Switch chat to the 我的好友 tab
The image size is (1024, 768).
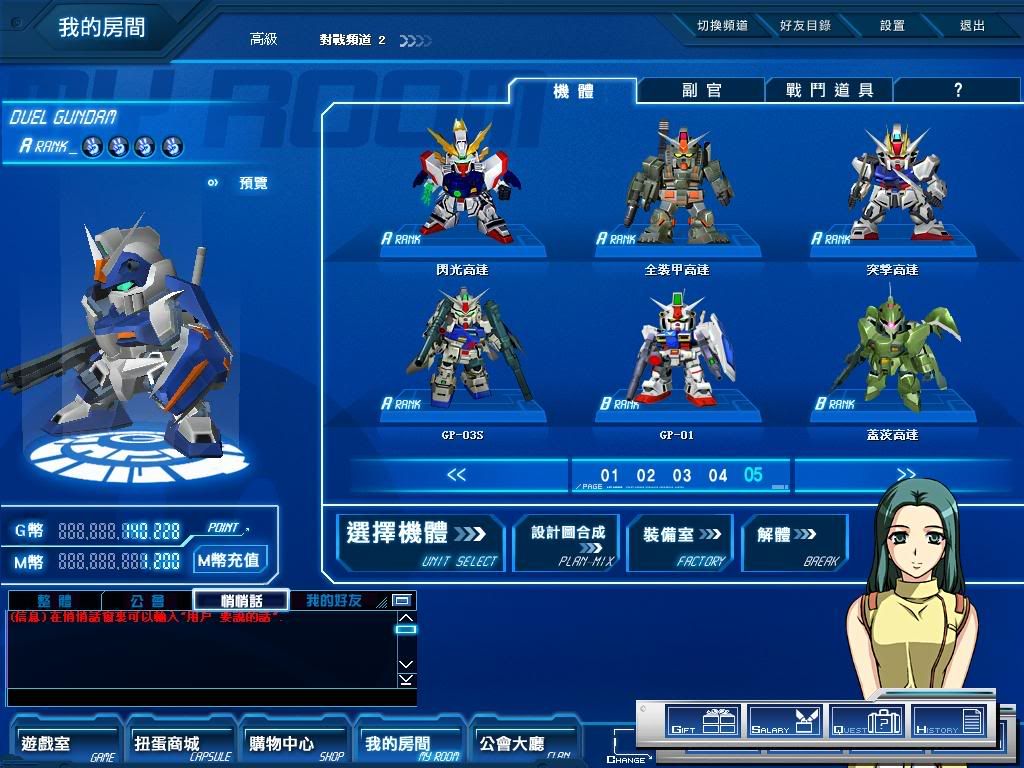coord(333,601)
